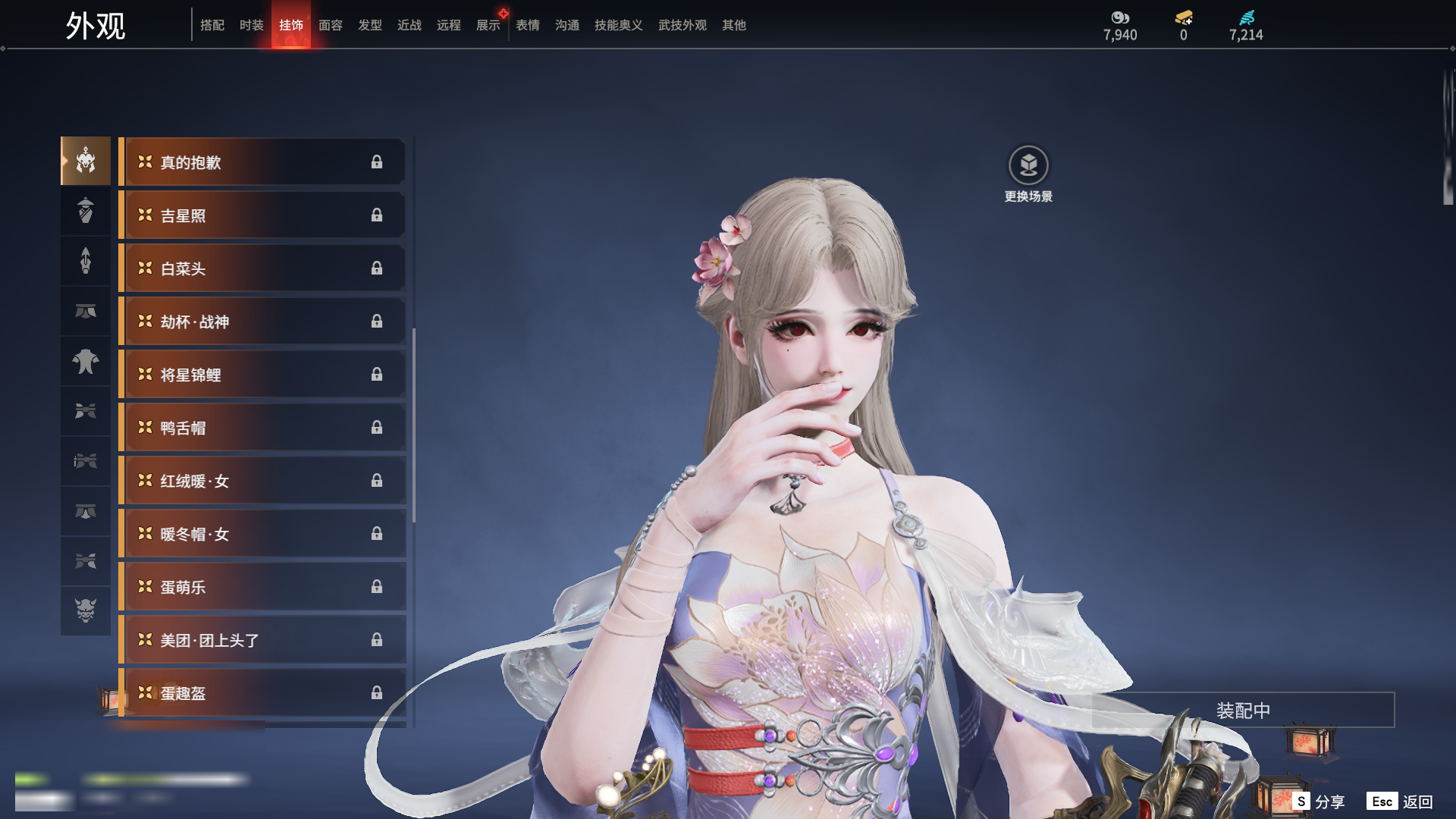Select the 蛋萌乐 accessory row

pyautogui.click(x=262, y=587)
